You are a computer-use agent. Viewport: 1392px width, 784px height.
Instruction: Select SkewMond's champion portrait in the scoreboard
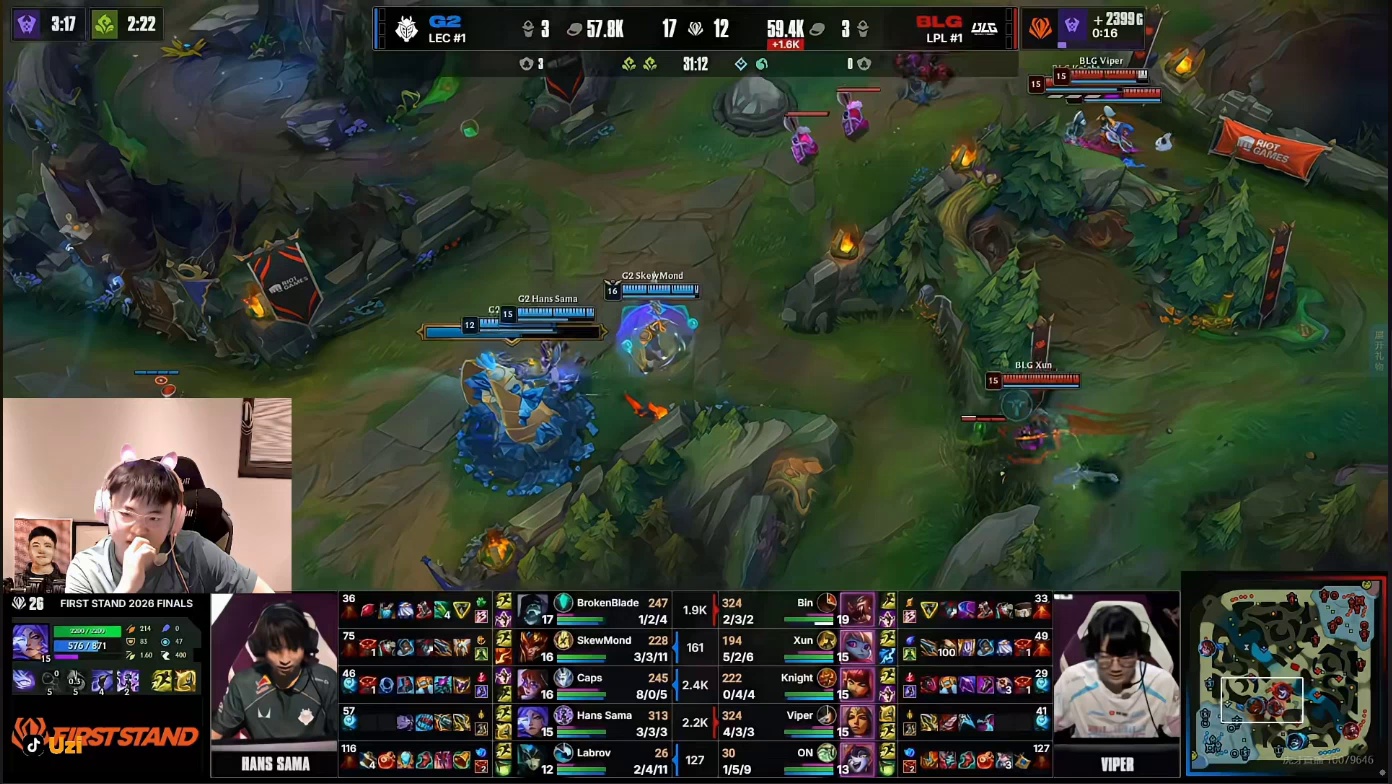click(533, 646)
